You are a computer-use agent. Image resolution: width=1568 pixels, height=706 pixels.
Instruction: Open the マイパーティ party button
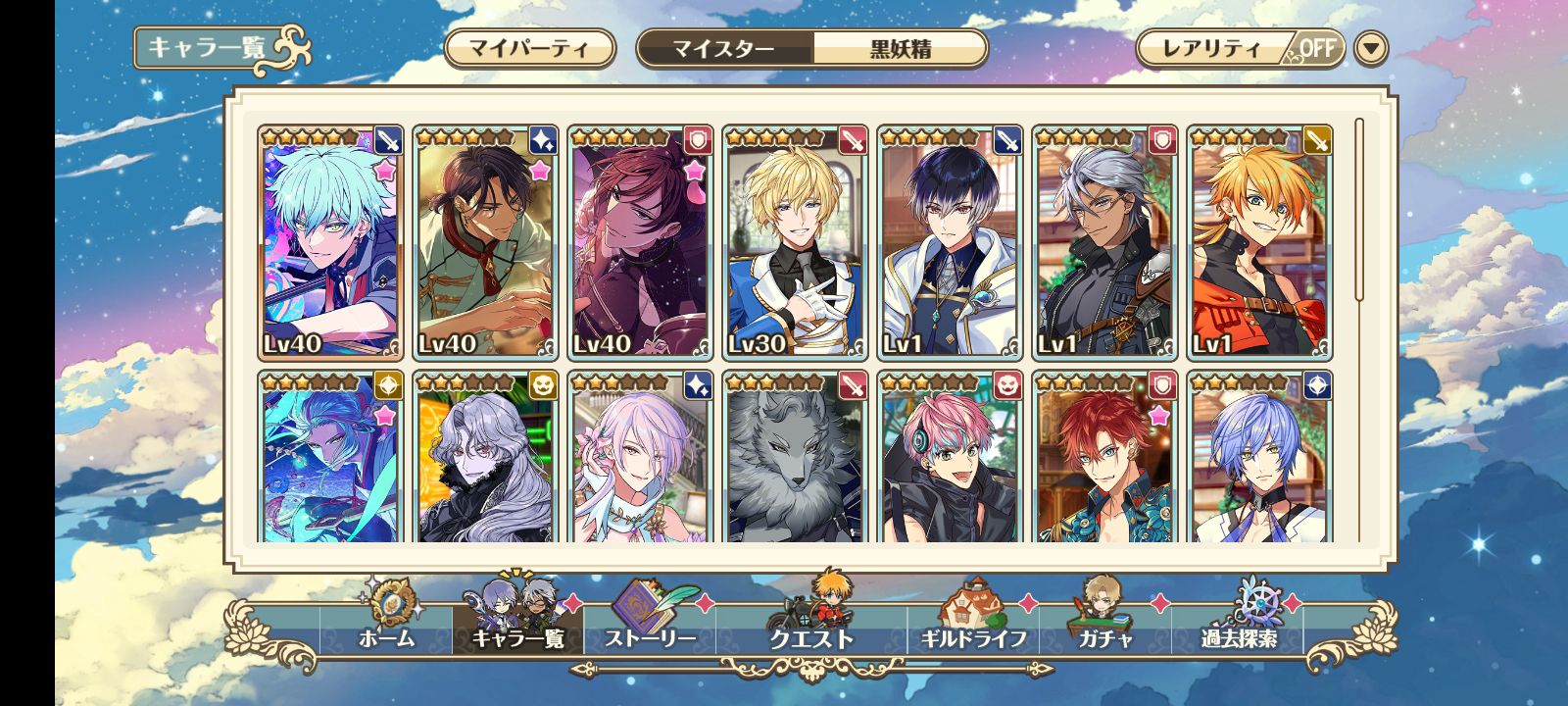tap(529, 48)
